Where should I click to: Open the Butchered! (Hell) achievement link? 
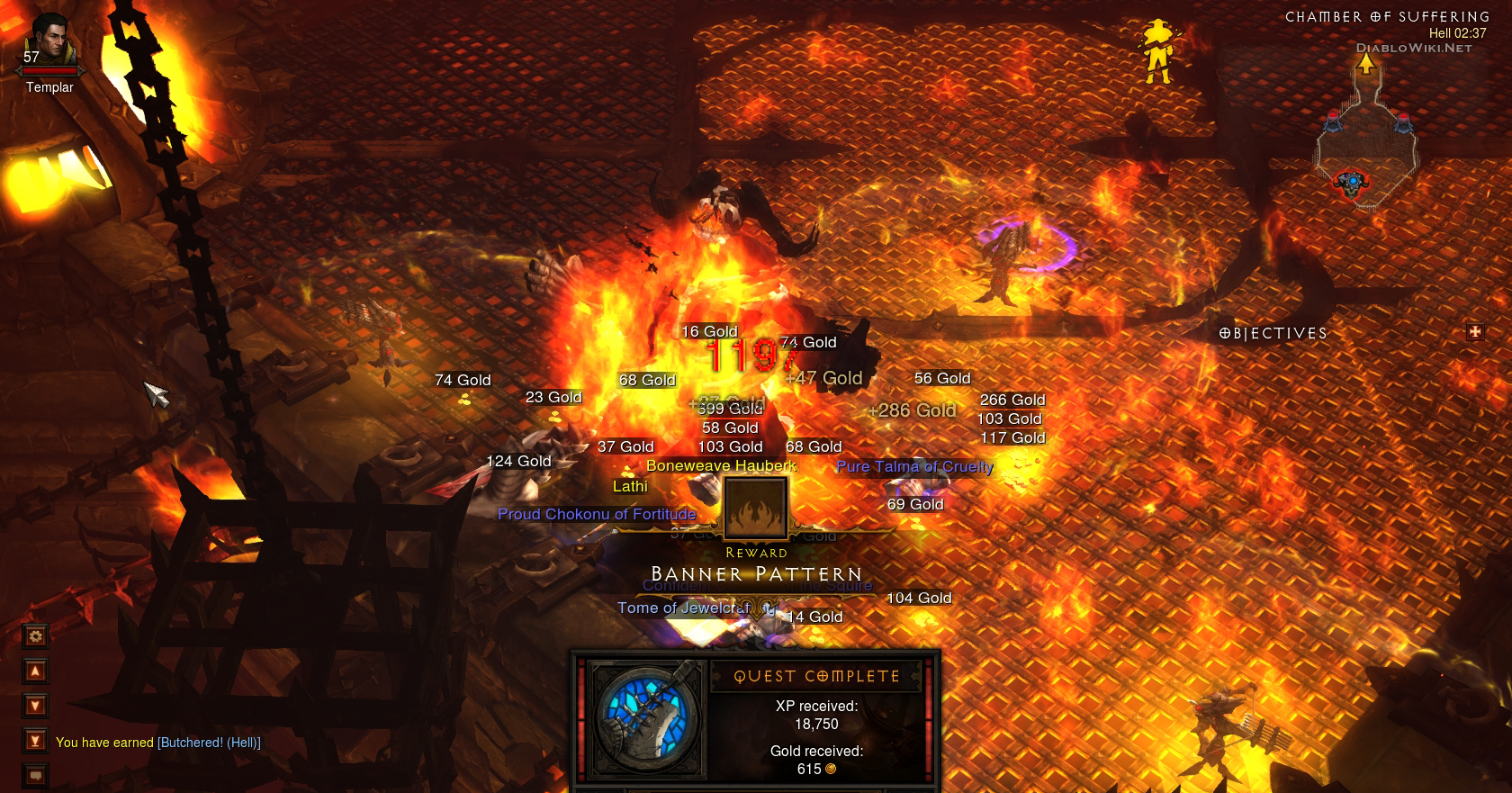click(x=209, y=743)
